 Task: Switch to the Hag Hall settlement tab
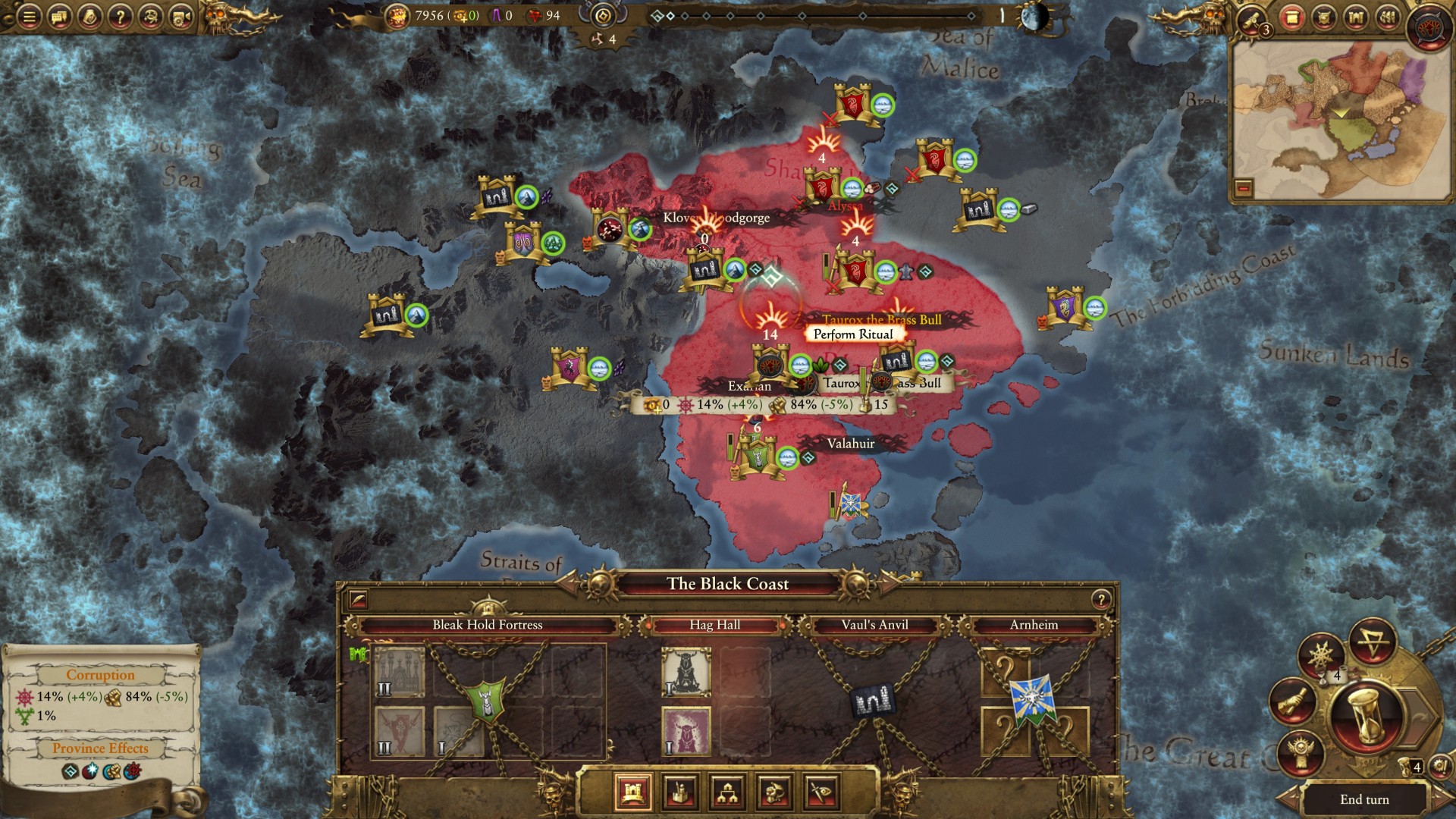point(716,625)
